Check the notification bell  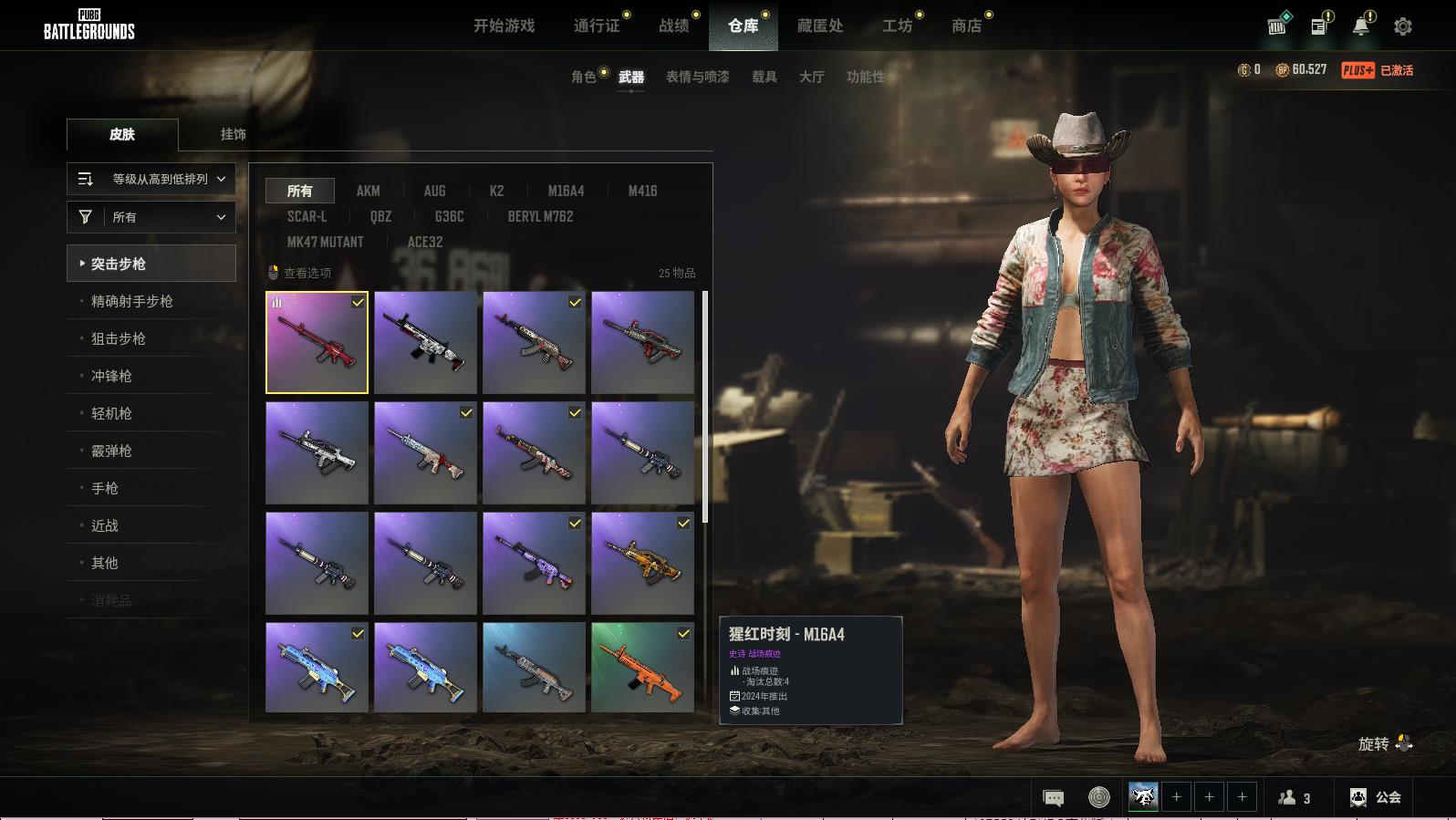1361,26
